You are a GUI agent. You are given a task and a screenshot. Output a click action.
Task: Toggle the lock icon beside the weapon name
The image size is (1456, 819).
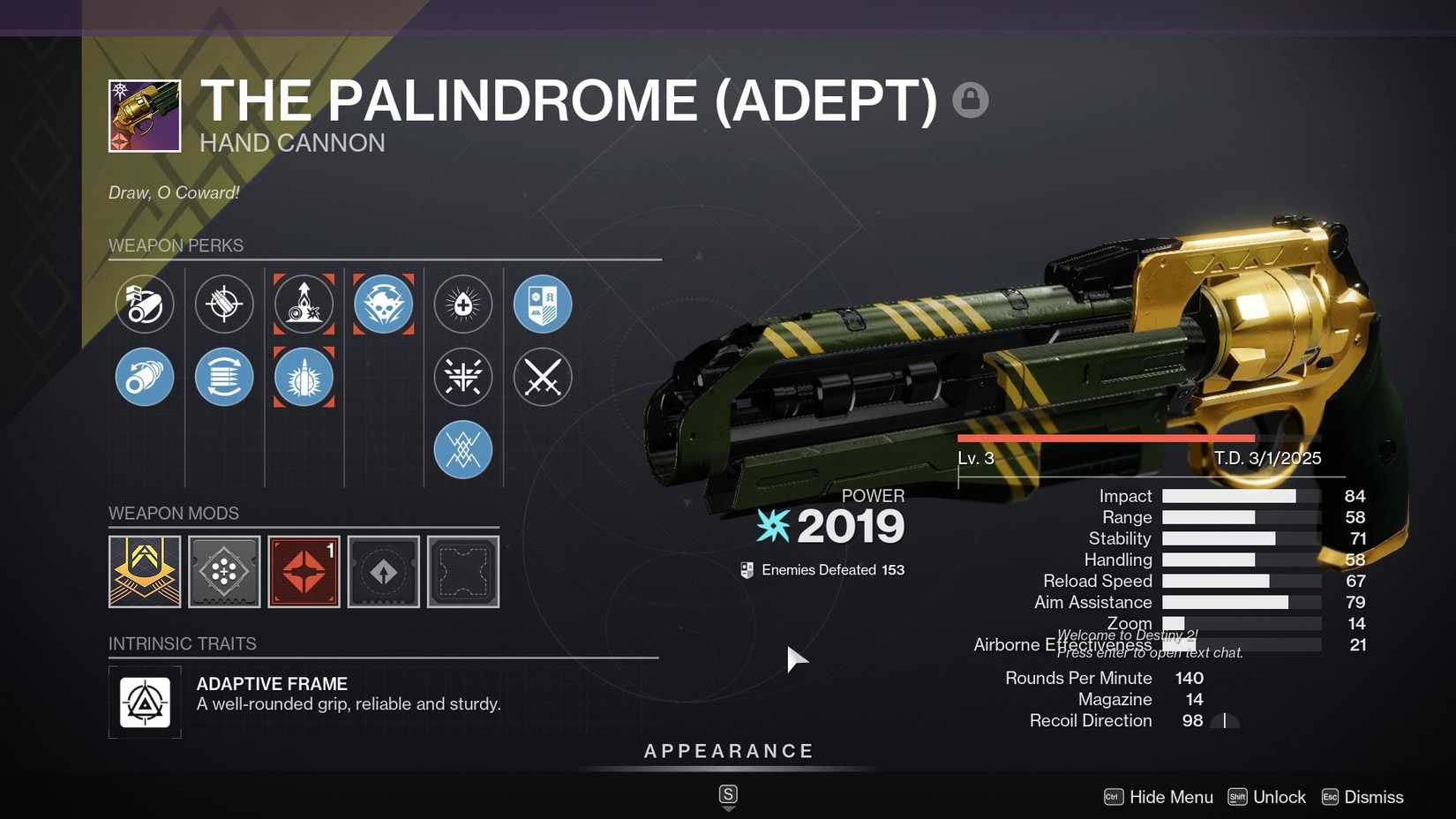971,100
